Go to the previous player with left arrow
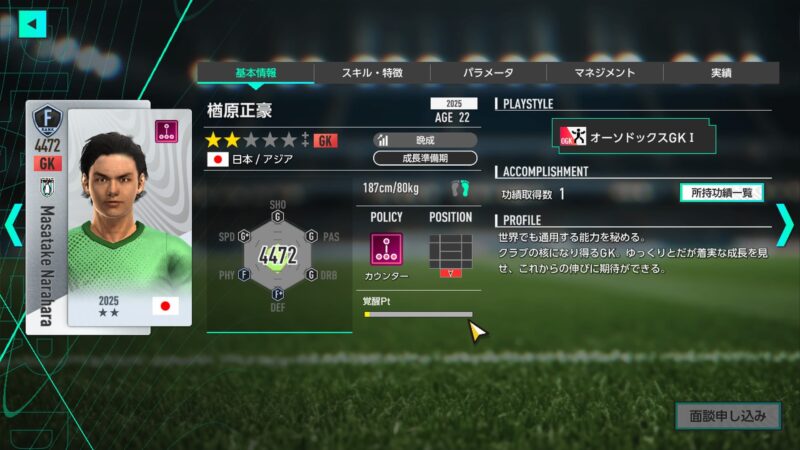The height and width of the screenshot is (450, 800). [12, 224]
